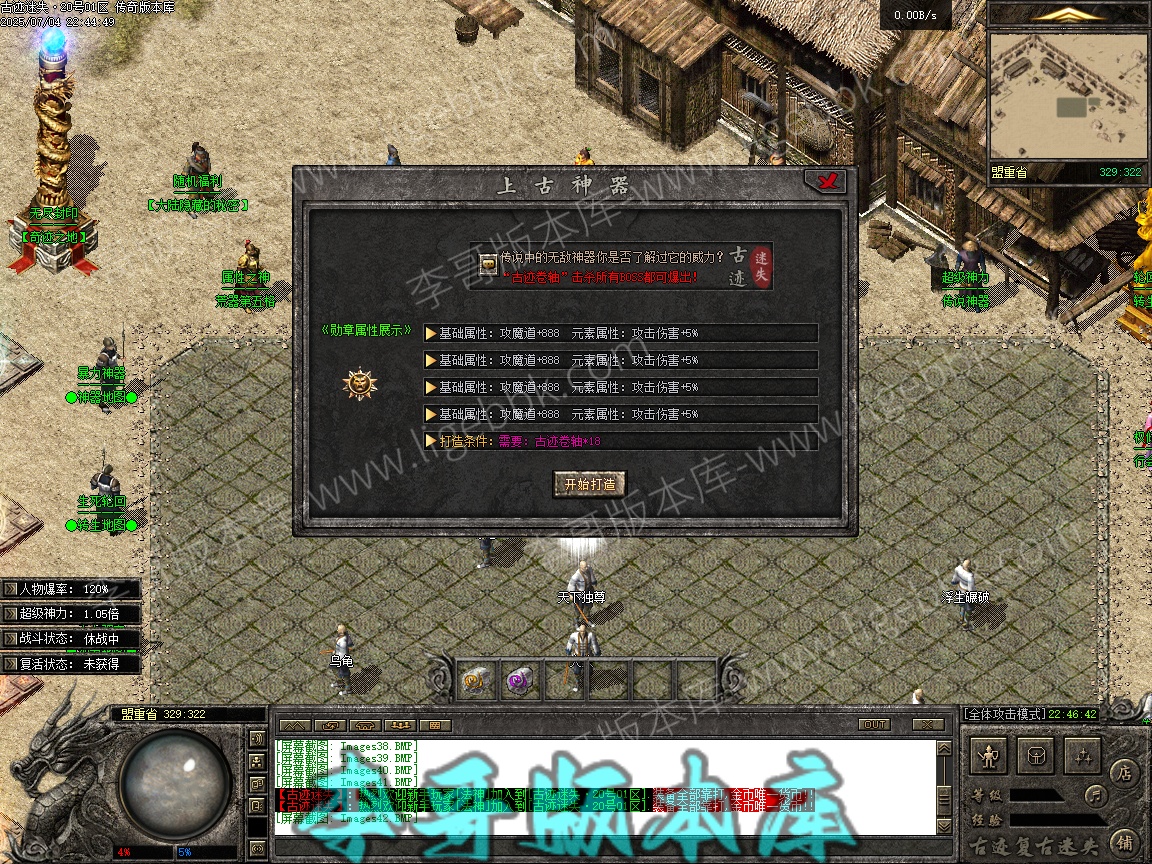Toggle the 全体攻击模式 attack mode label
Screen dimensions: 1152x864
[x=1003, y=714]
